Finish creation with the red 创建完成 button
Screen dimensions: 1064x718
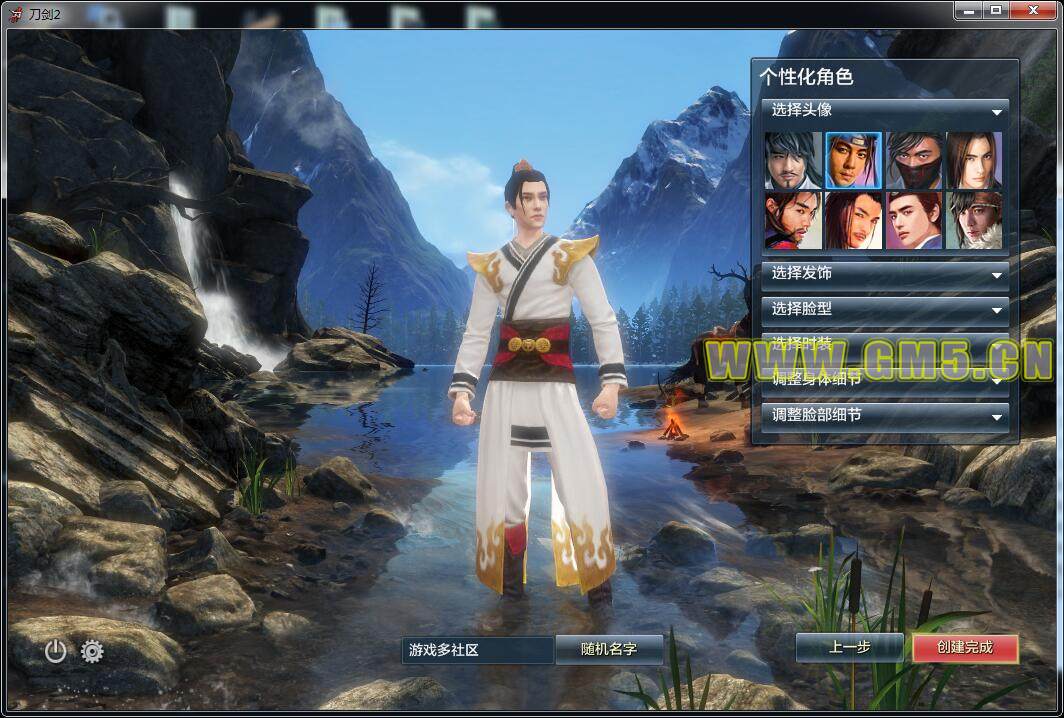[965, 648]
